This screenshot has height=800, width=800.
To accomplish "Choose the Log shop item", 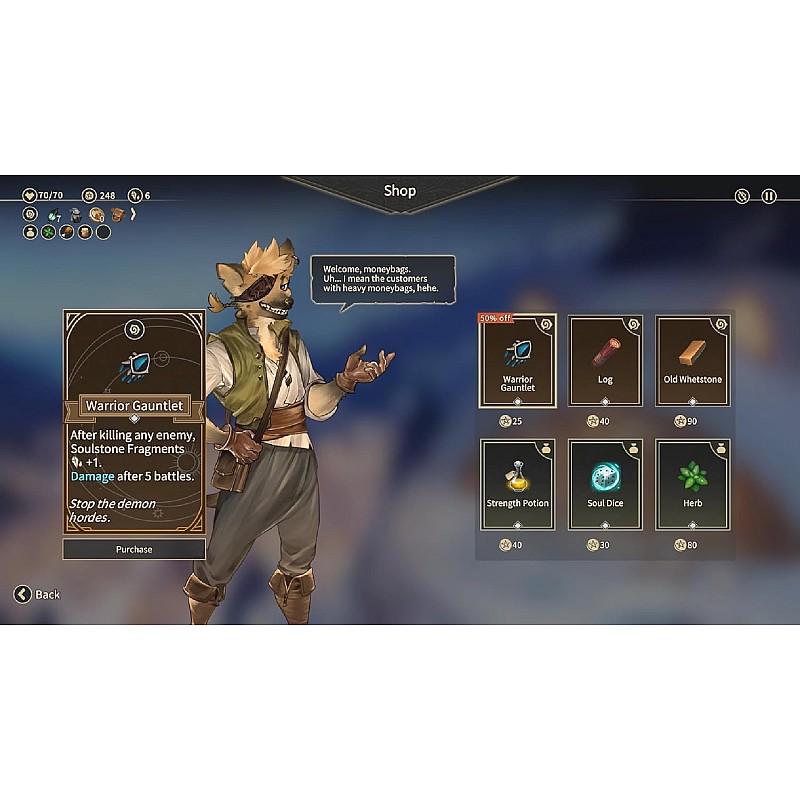I will (x=605, y=360).
